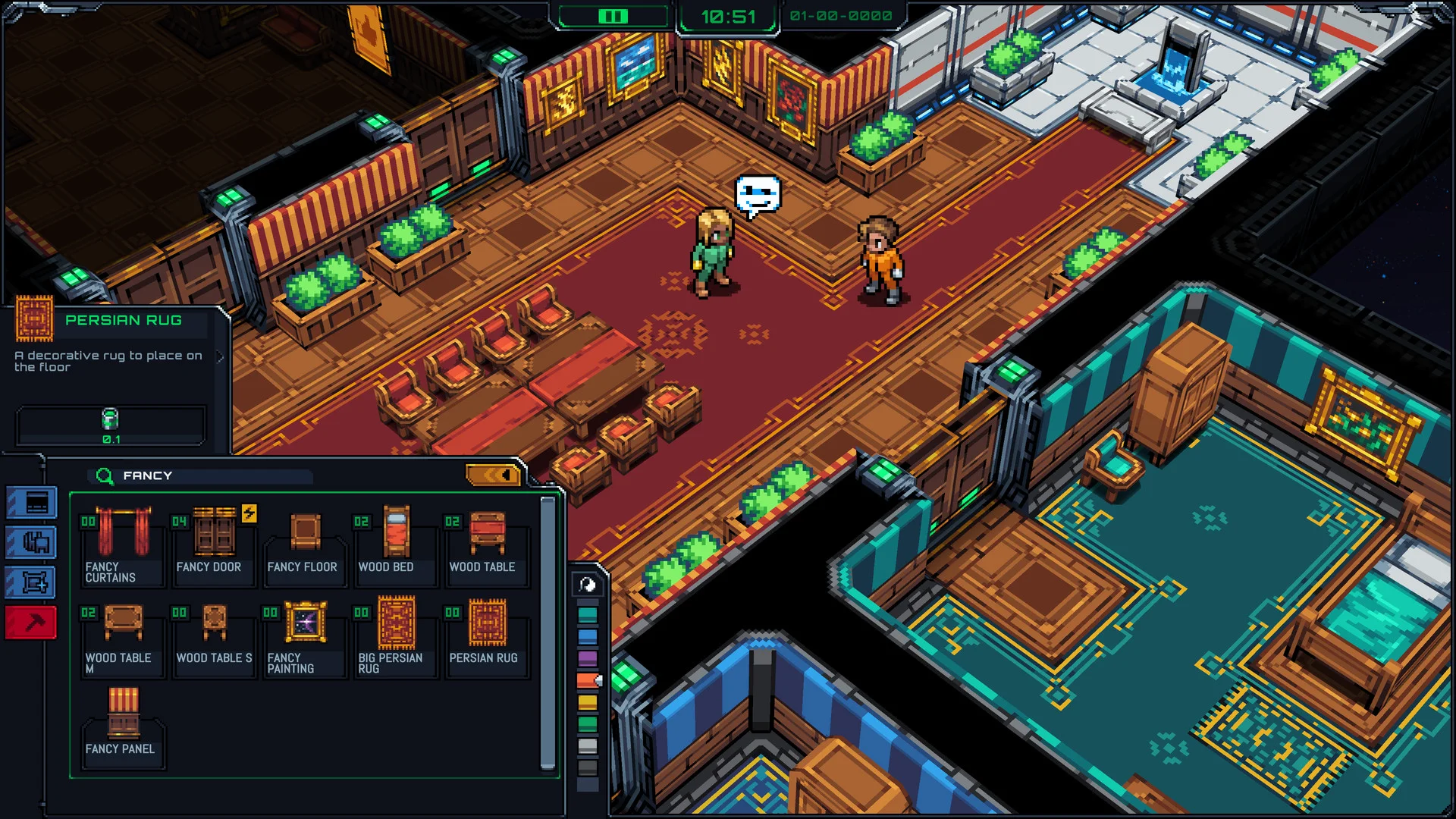
Task: Select the red demolish hammer tool
Action: tap(30, 620)
